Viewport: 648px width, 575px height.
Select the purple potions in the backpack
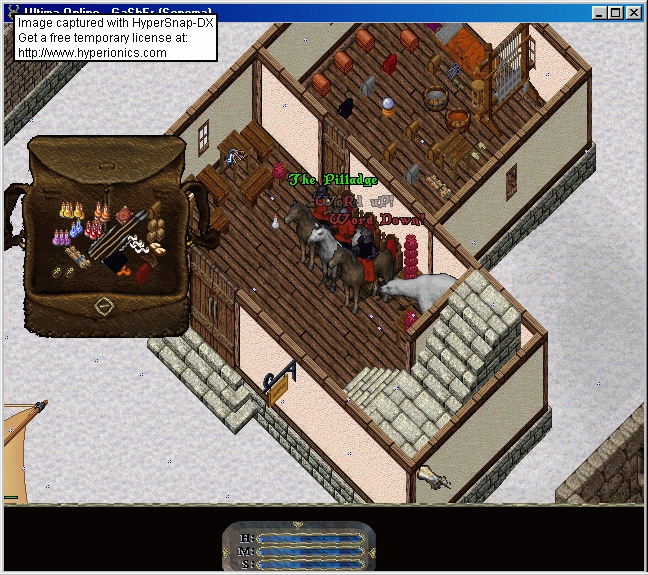[x=60, y=237]
